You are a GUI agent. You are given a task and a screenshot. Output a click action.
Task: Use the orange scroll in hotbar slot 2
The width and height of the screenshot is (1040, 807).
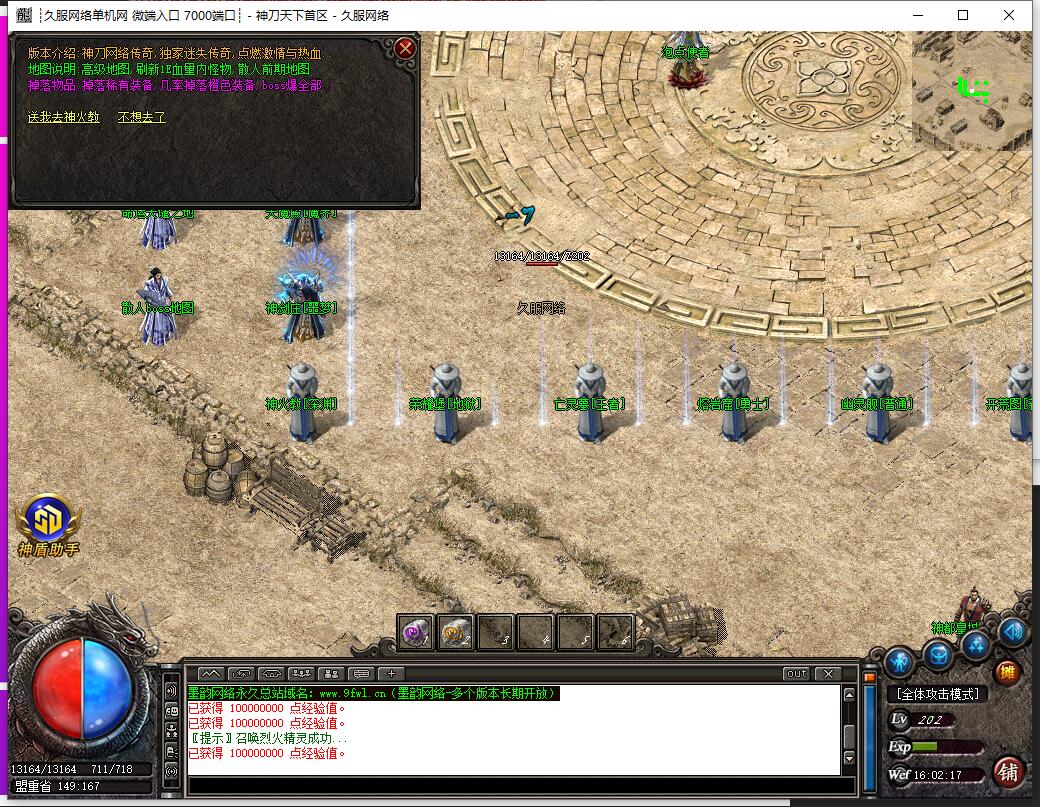(x=456, y=631)
